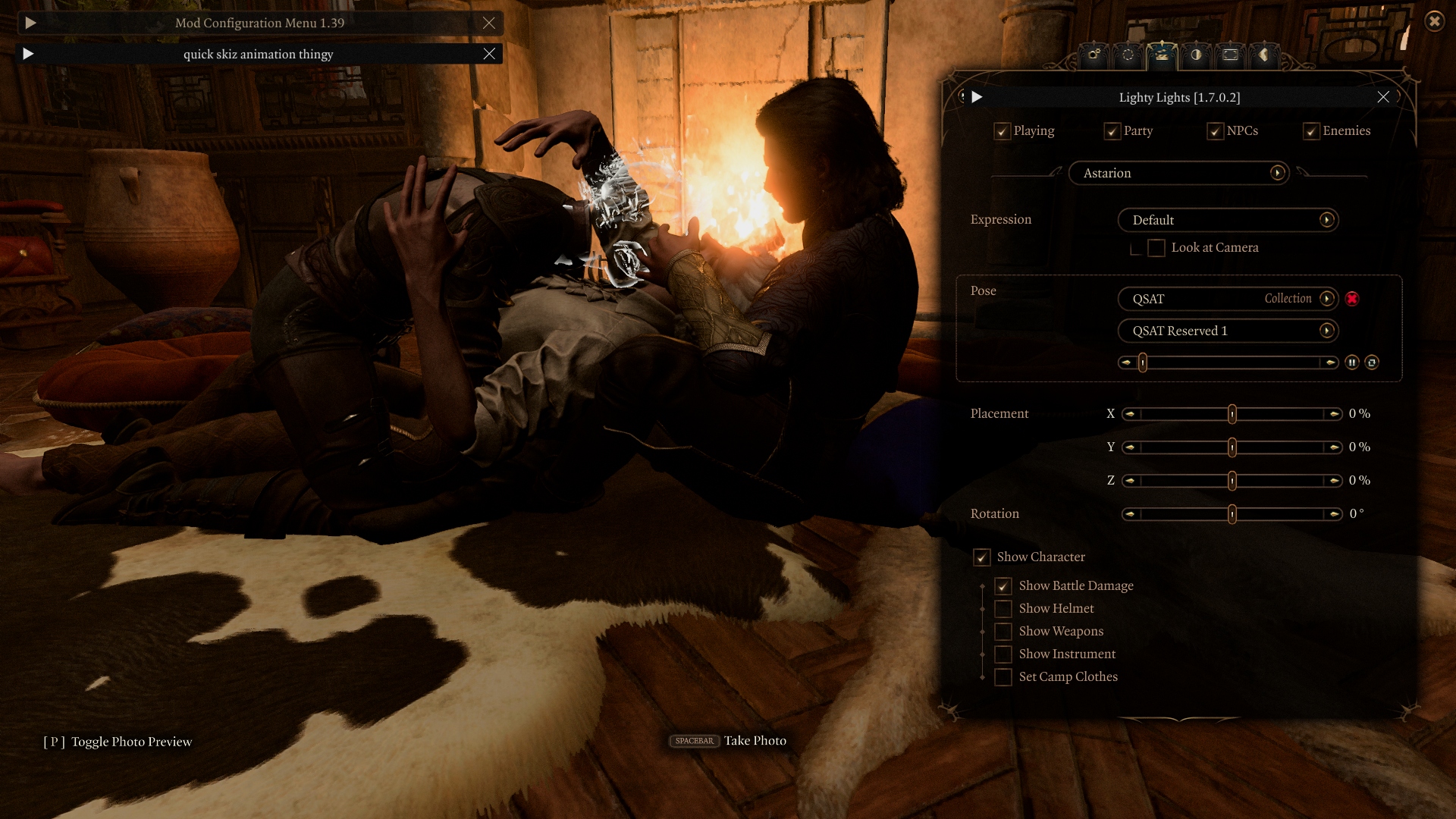Close the quick skiz animation thingy window
Image resolution: width=1456 pixels, height=819 pixels.
(489, 54)
